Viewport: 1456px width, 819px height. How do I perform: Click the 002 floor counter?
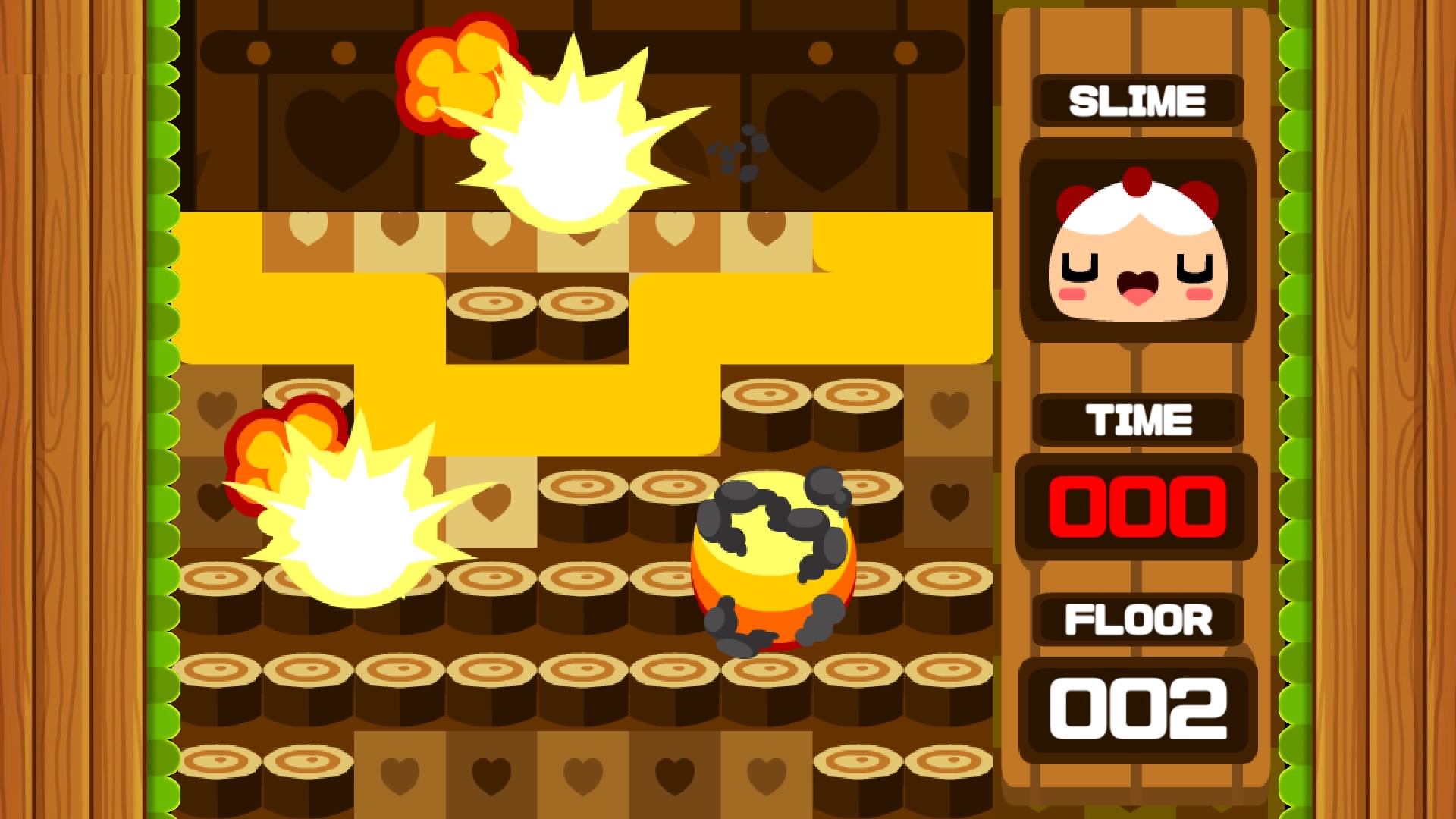click(x=1137, y=705)
